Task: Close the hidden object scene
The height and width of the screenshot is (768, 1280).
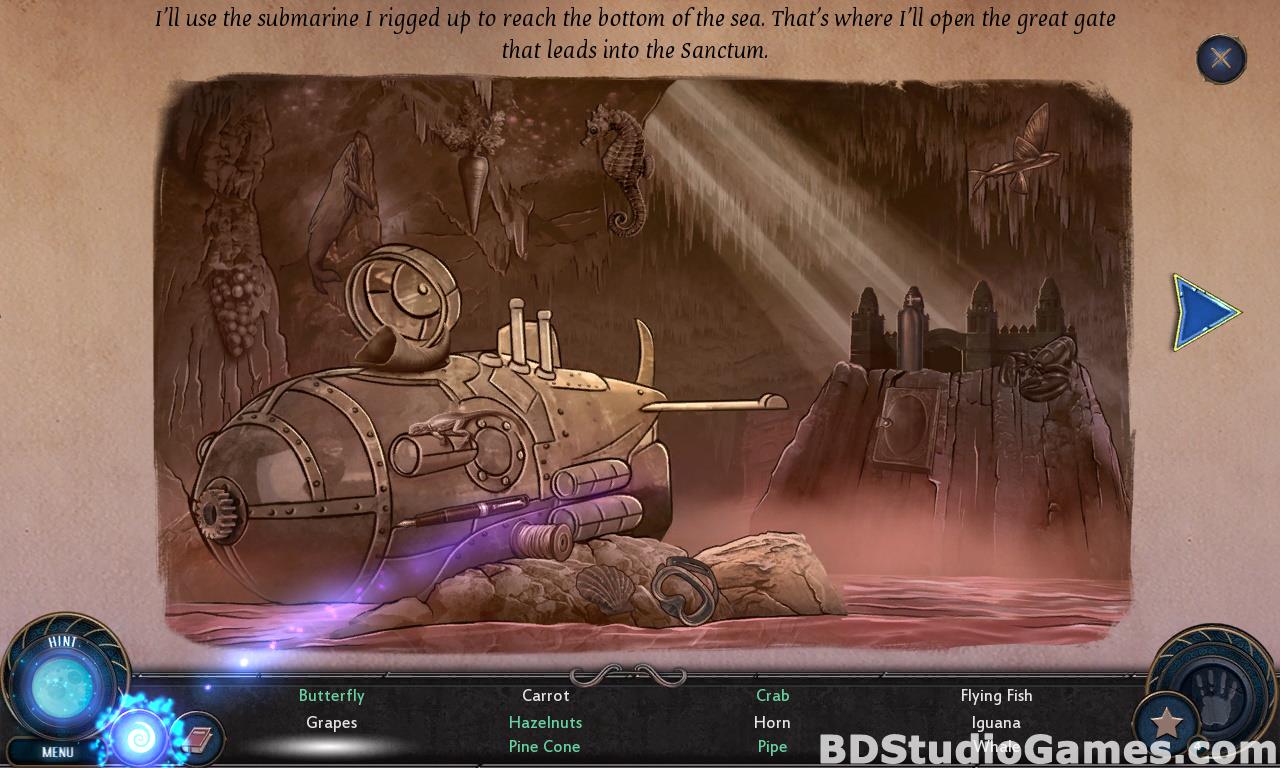Action: (1221, 58)
